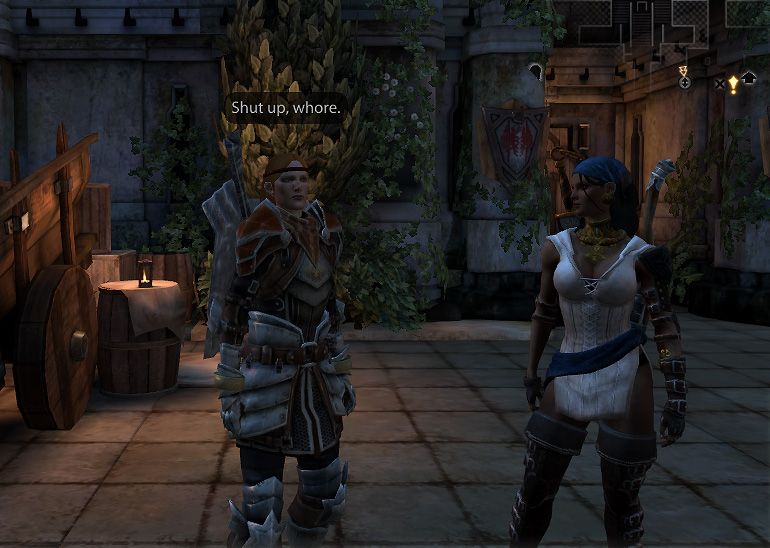Select the round up-down arrow map marker
The height and width of the screenshot is (548, 770).
coord(684,81)
